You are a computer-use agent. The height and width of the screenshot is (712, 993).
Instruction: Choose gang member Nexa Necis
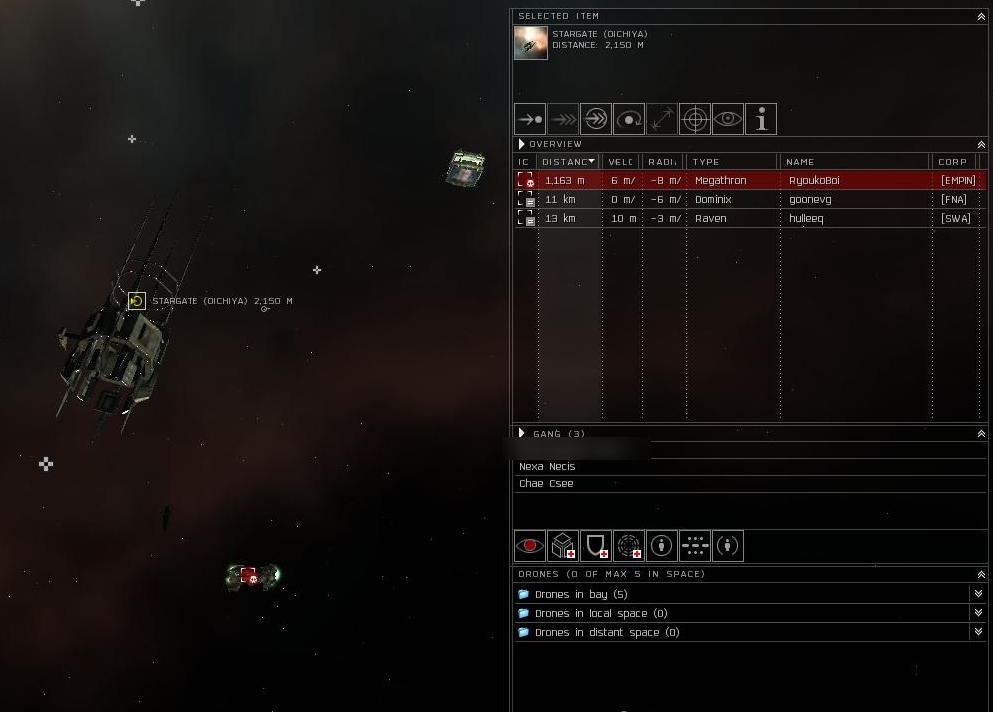[547, 467]
